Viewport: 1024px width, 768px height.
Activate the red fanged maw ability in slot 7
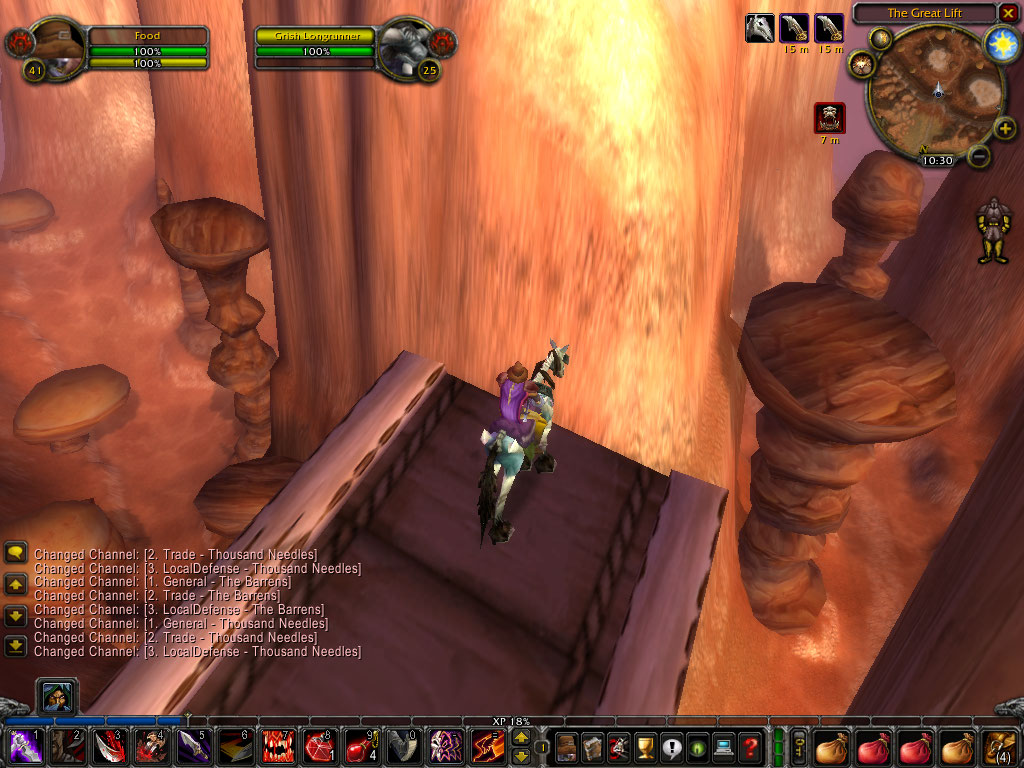[276, 746]
